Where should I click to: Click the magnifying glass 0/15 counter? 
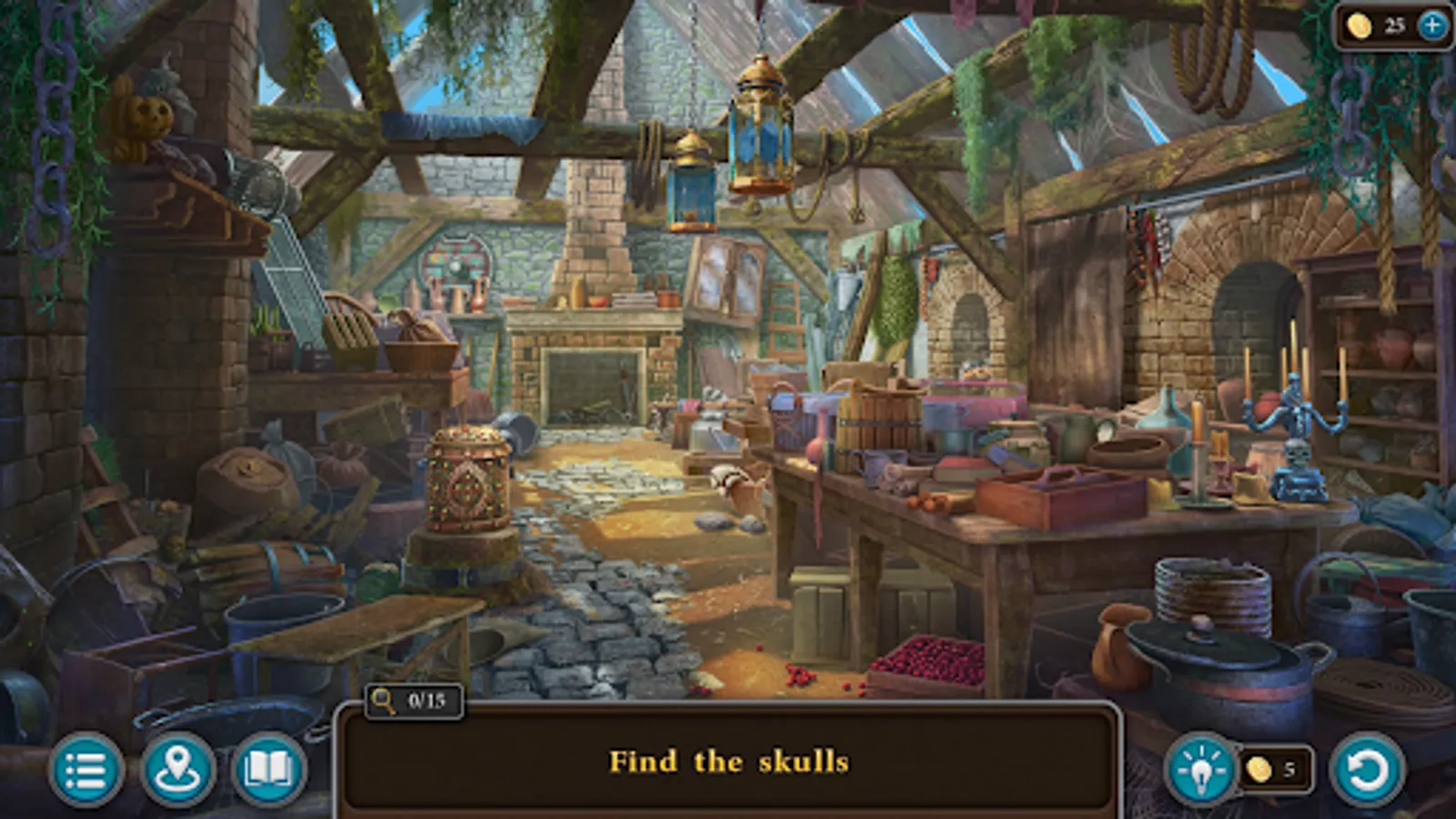411,699
